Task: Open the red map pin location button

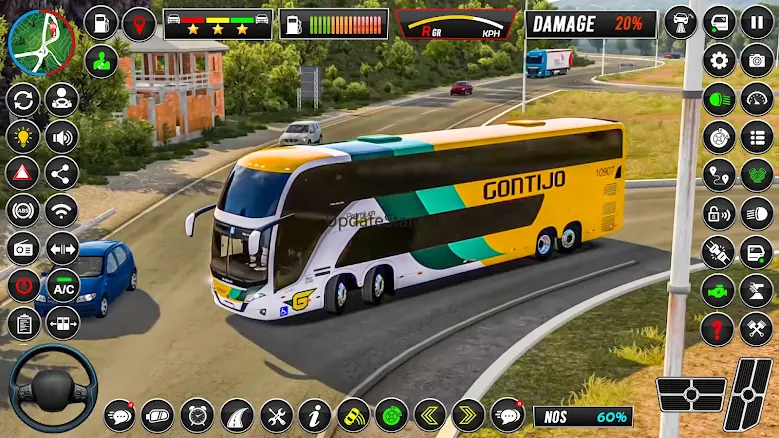Action: pos(138,22)
